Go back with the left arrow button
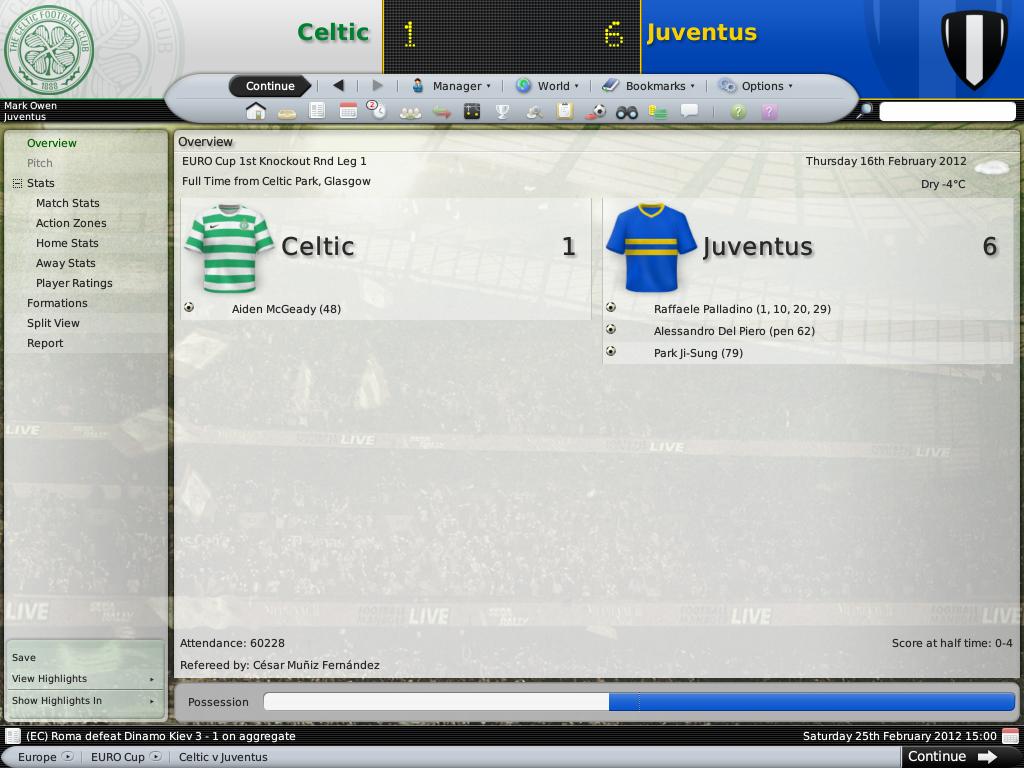Viewport: 1024px width, 768px height. [x=338, y=86]
